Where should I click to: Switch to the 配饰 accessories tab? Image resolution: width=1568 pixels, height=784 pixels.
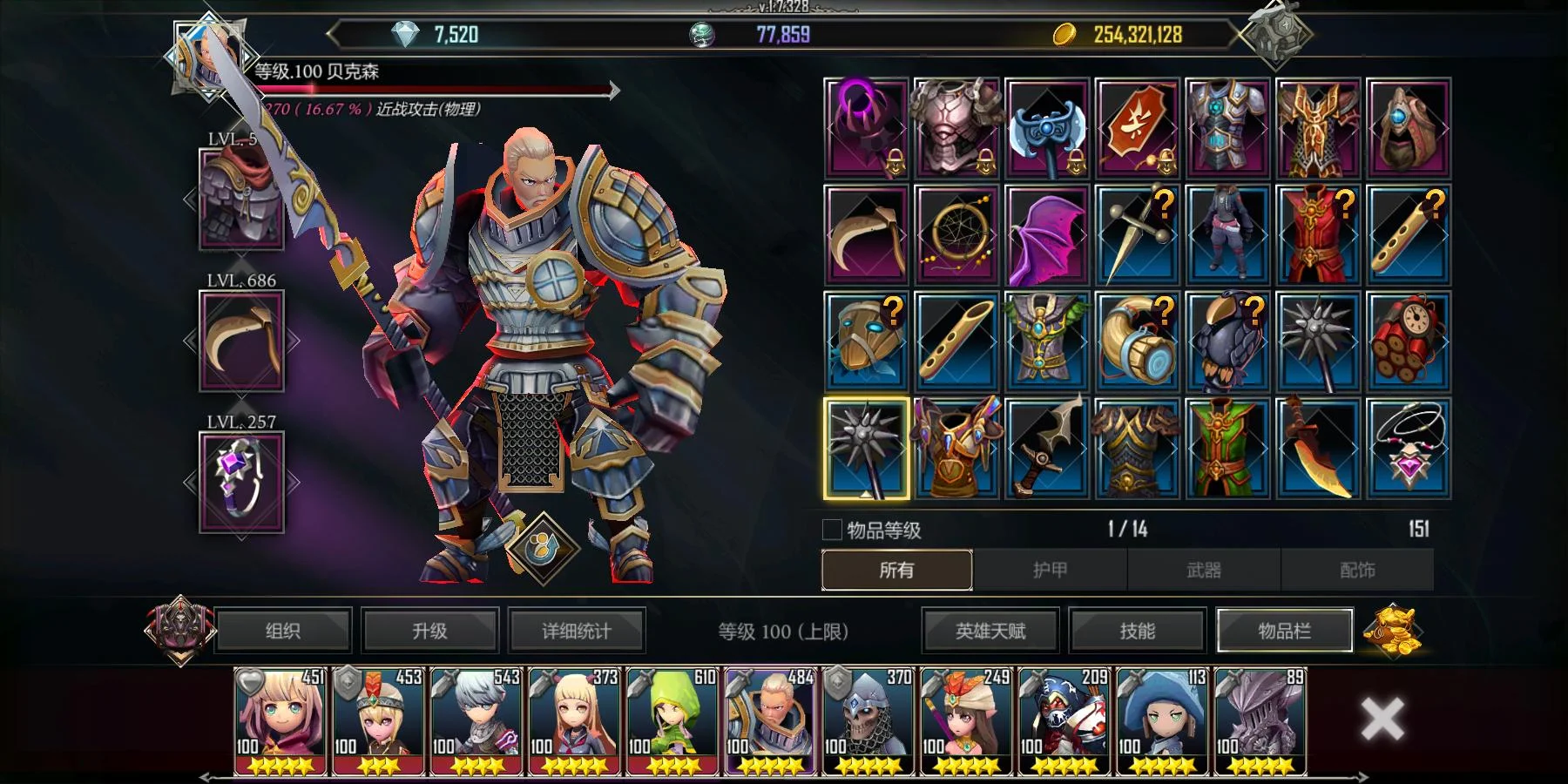(x=1357, y=570)
